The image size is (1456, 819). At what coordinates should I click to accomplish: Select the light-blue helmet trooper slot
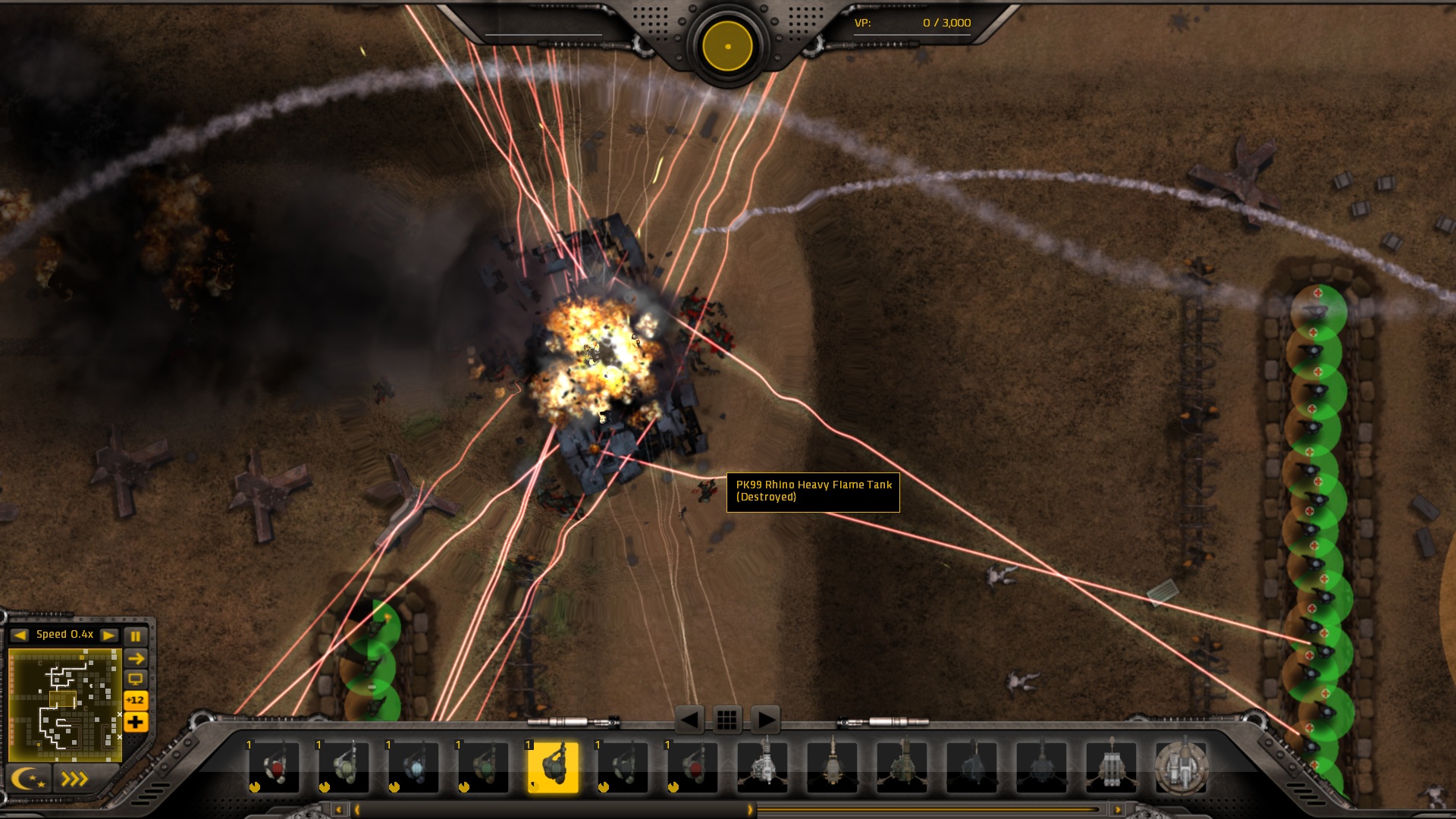[x=413, y=767]
